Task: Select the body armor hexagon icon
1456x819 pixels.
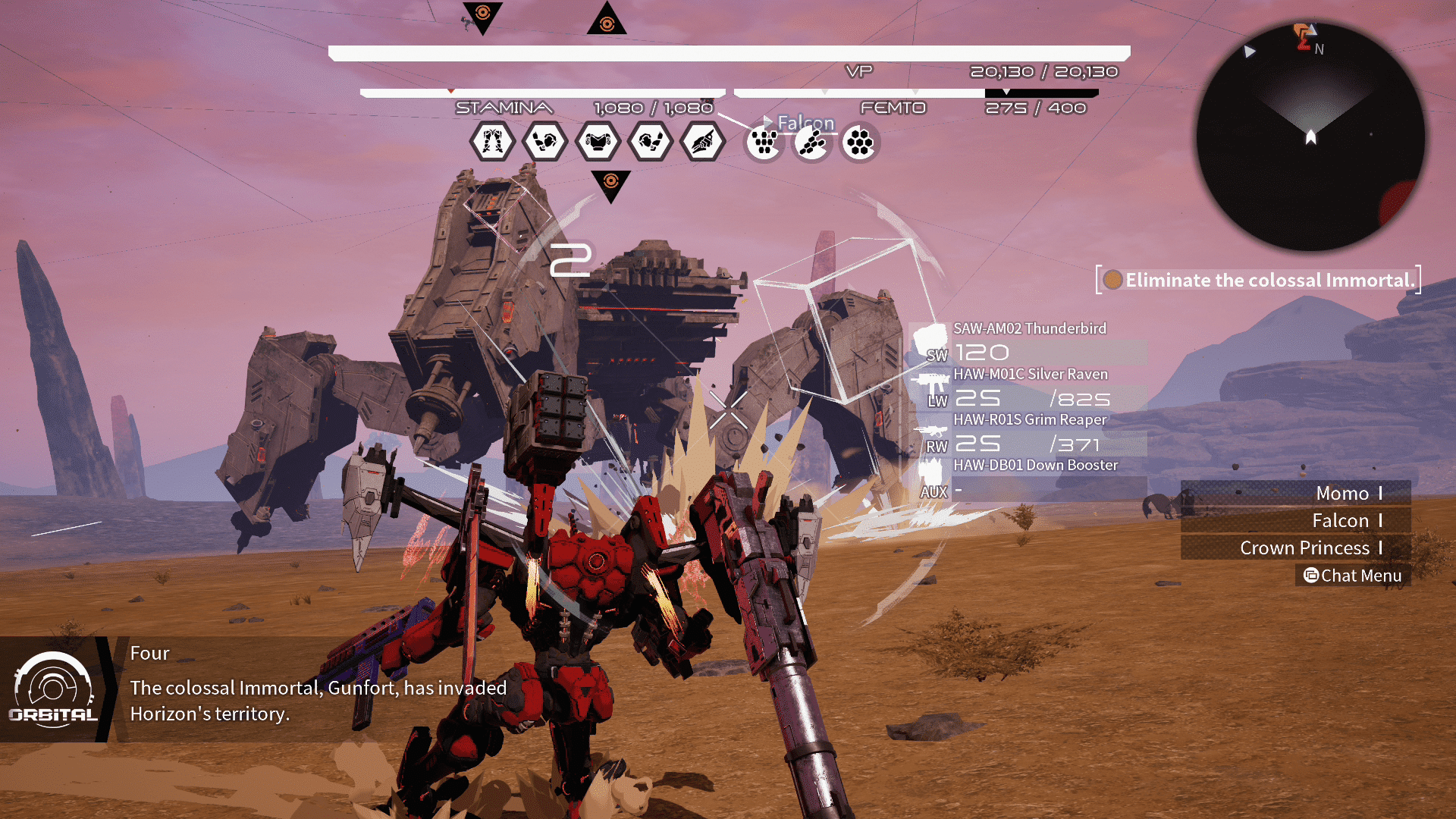Action: [598, 141]
